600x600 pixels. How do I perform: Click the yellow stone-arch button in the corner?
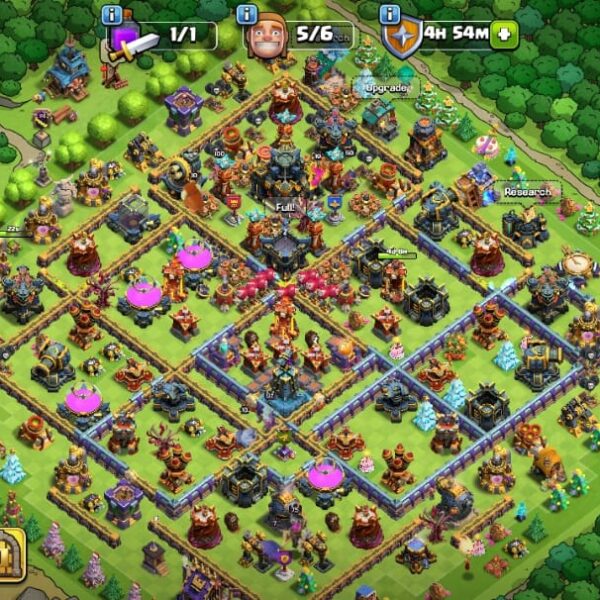point(10,551)
